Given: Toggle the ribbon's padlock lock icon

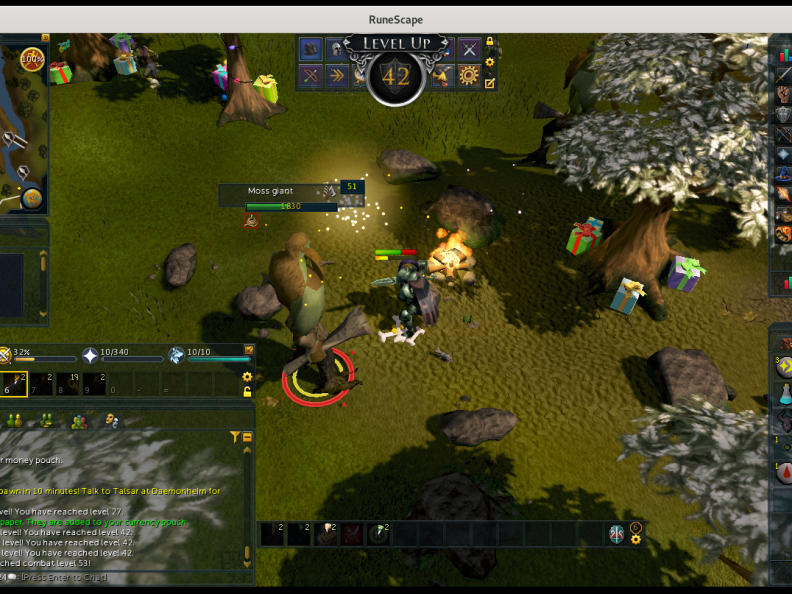Looking at the screenshot, I should point(490,43).
